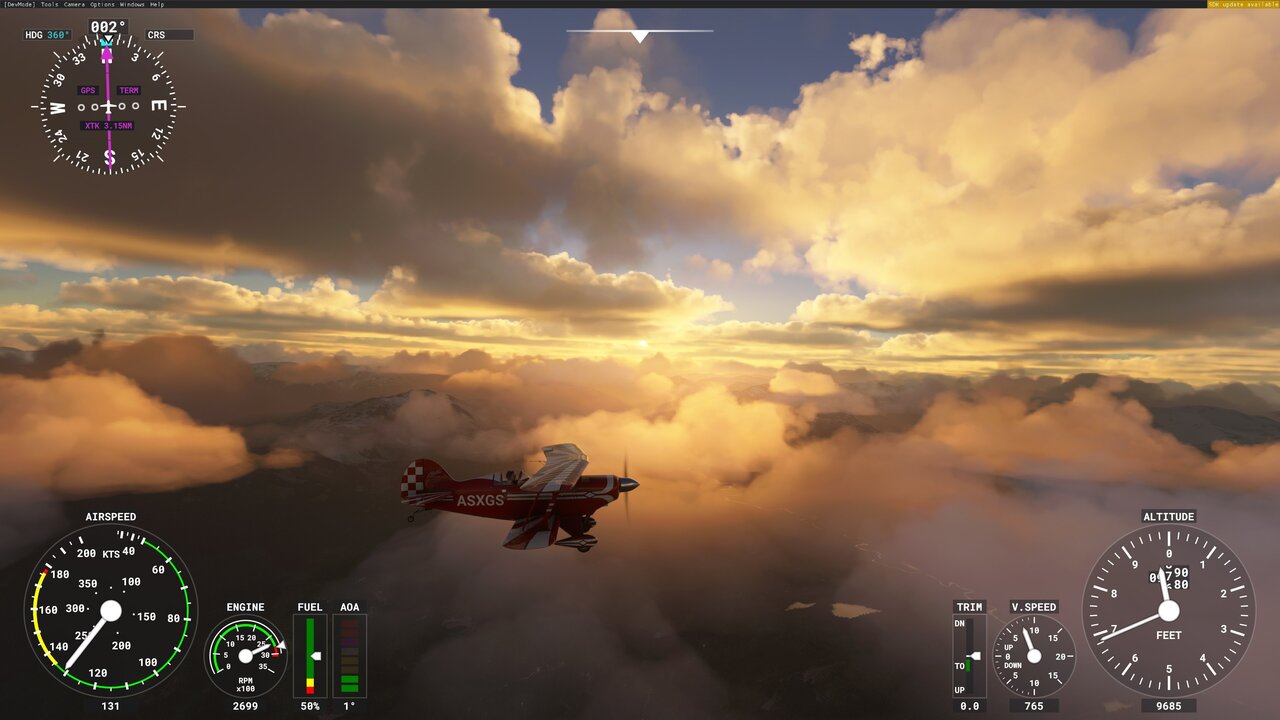
Task: Select the ENGINE RPM gauge
Action: (x=245, y=655)
